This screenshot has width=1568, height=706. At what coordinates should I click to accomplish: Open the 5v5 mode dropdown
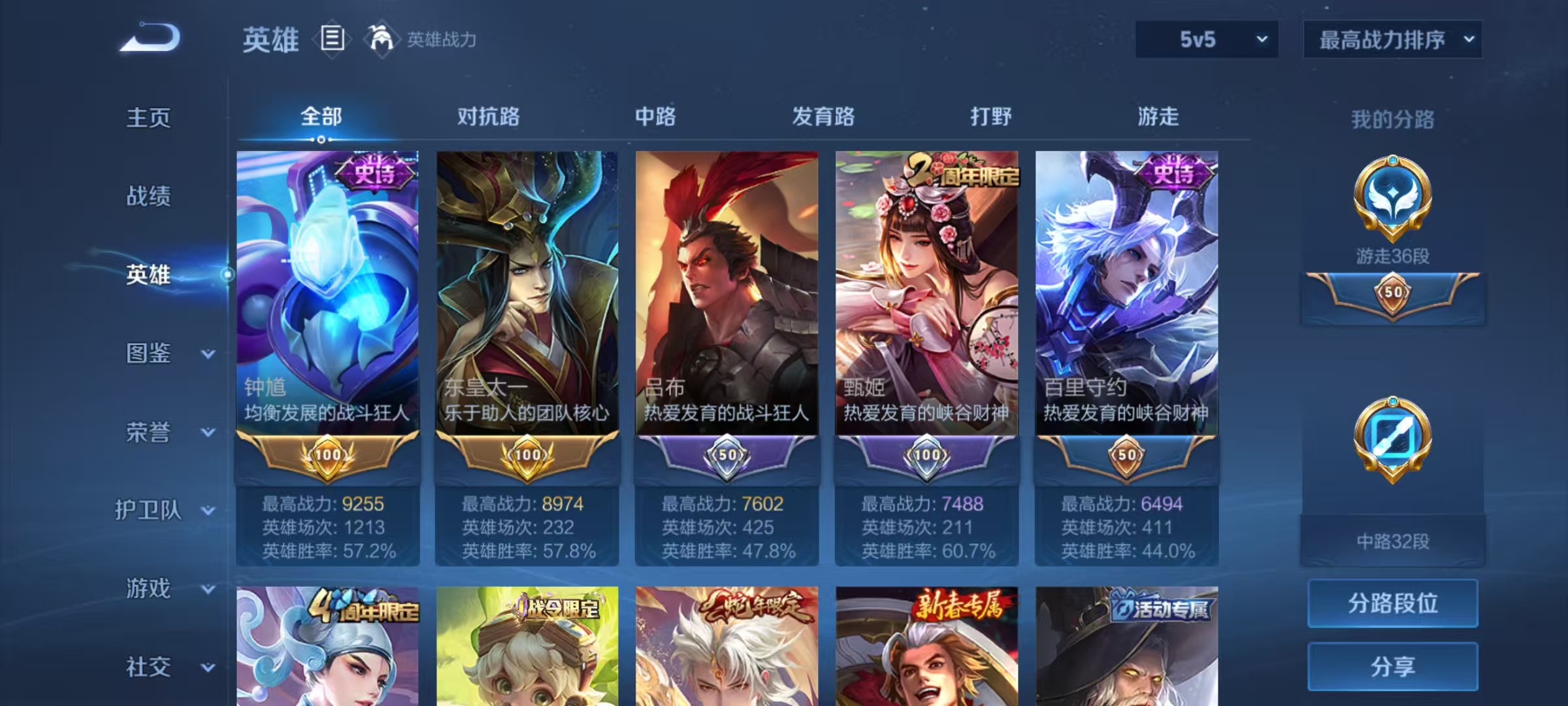click(x=1205, y=40)
